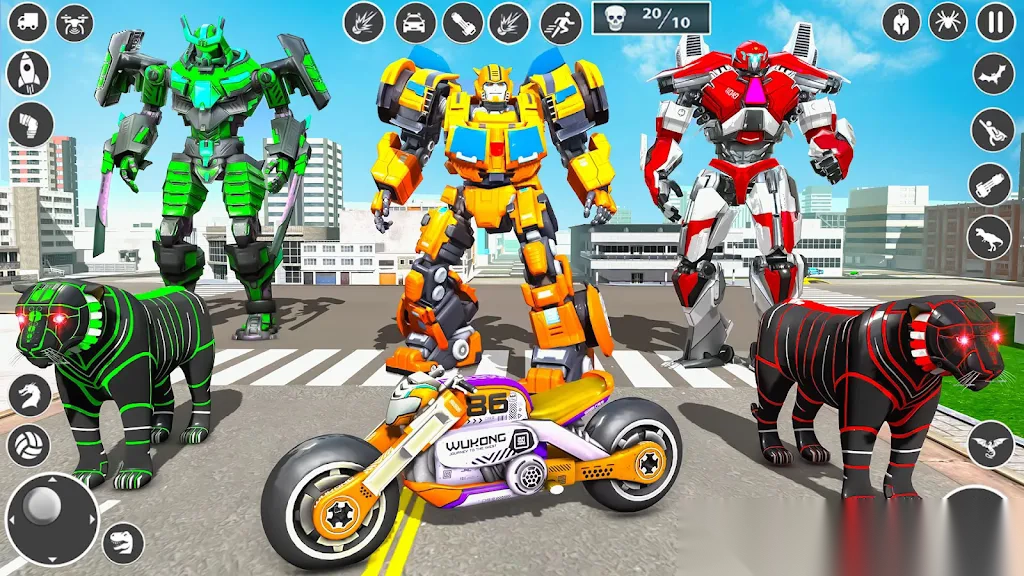1024x576 pixels.
Task: Click the eagle icon
Action: point(988,443)
